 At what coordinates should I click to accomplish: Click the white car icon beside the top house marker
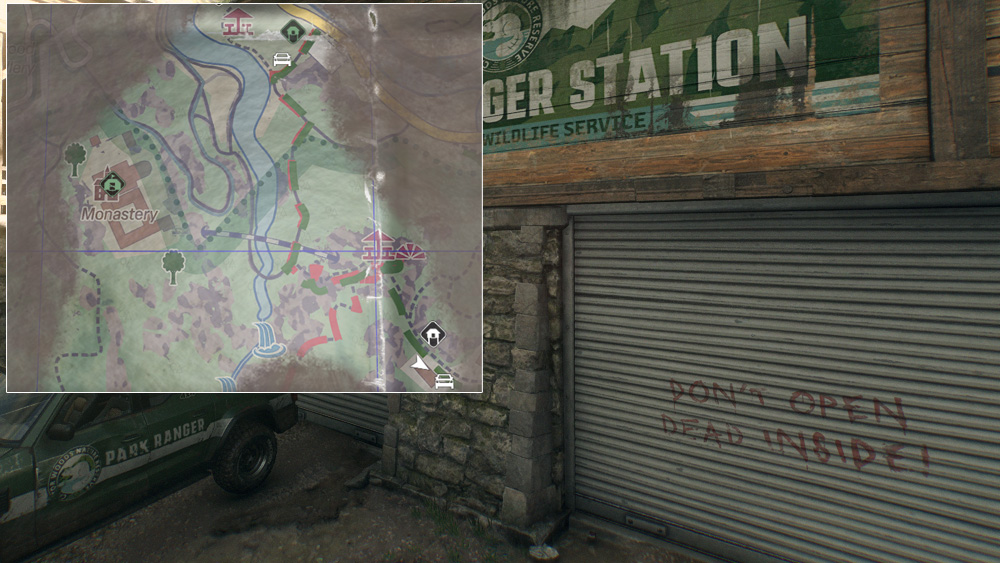[x=283, y=58]
